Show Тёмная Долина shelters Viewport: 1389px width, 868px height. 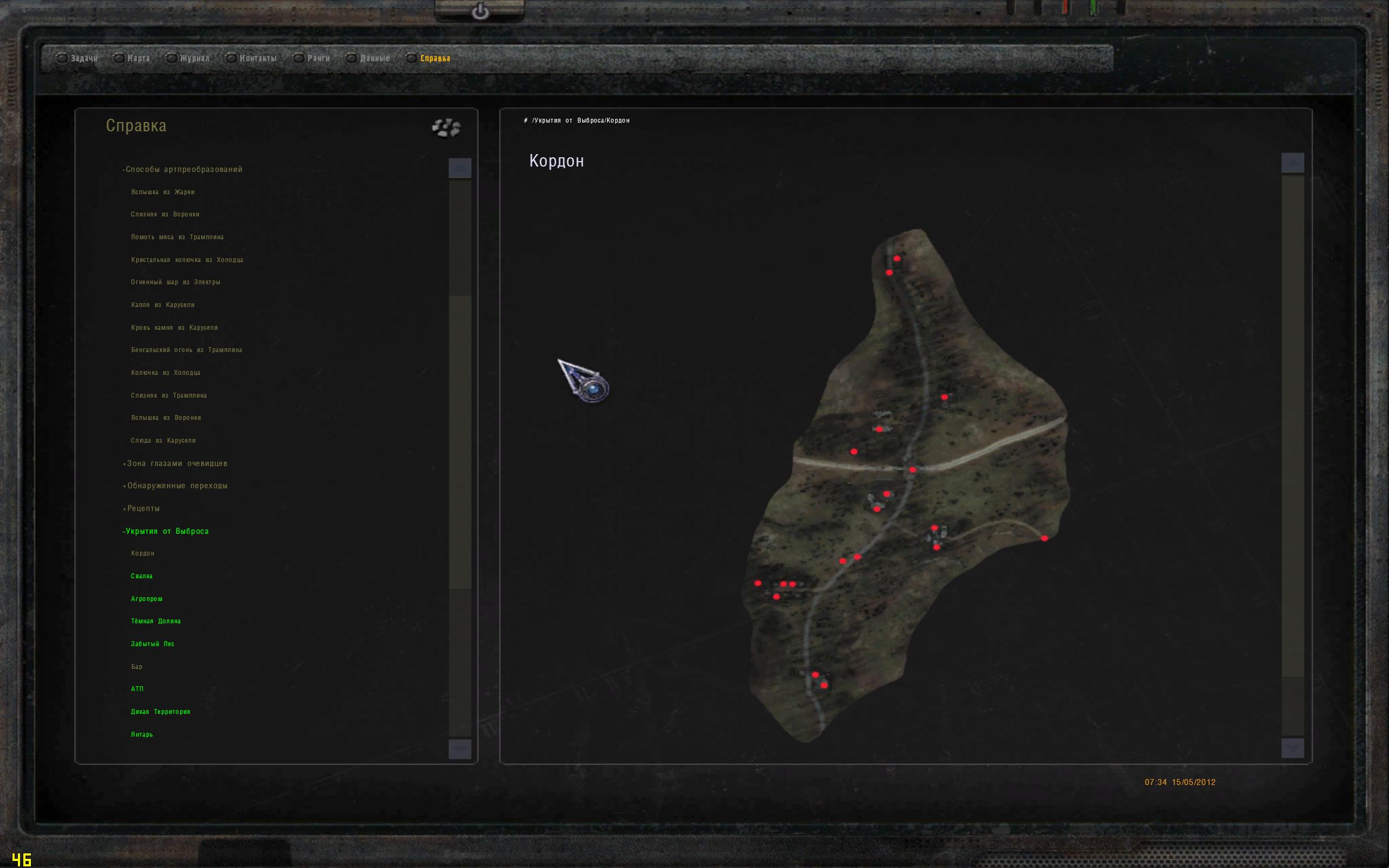tap(156, 621)
